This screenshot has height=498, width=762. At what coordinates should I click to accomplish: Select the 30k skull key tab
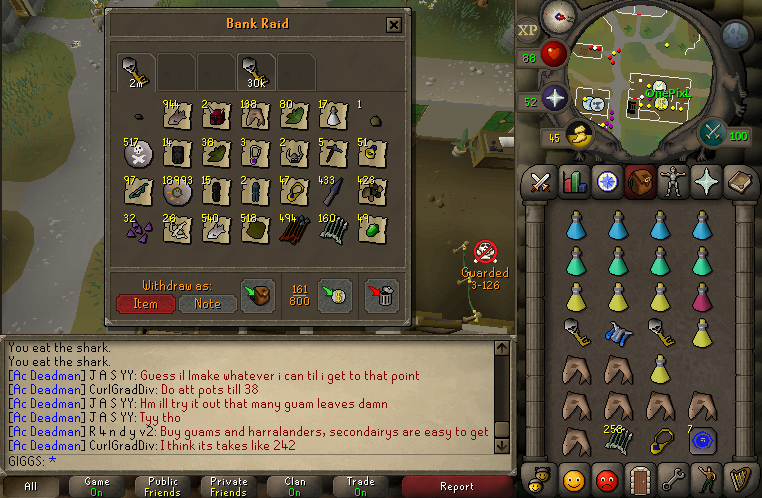pyautogui.click(x=255, y=71)
